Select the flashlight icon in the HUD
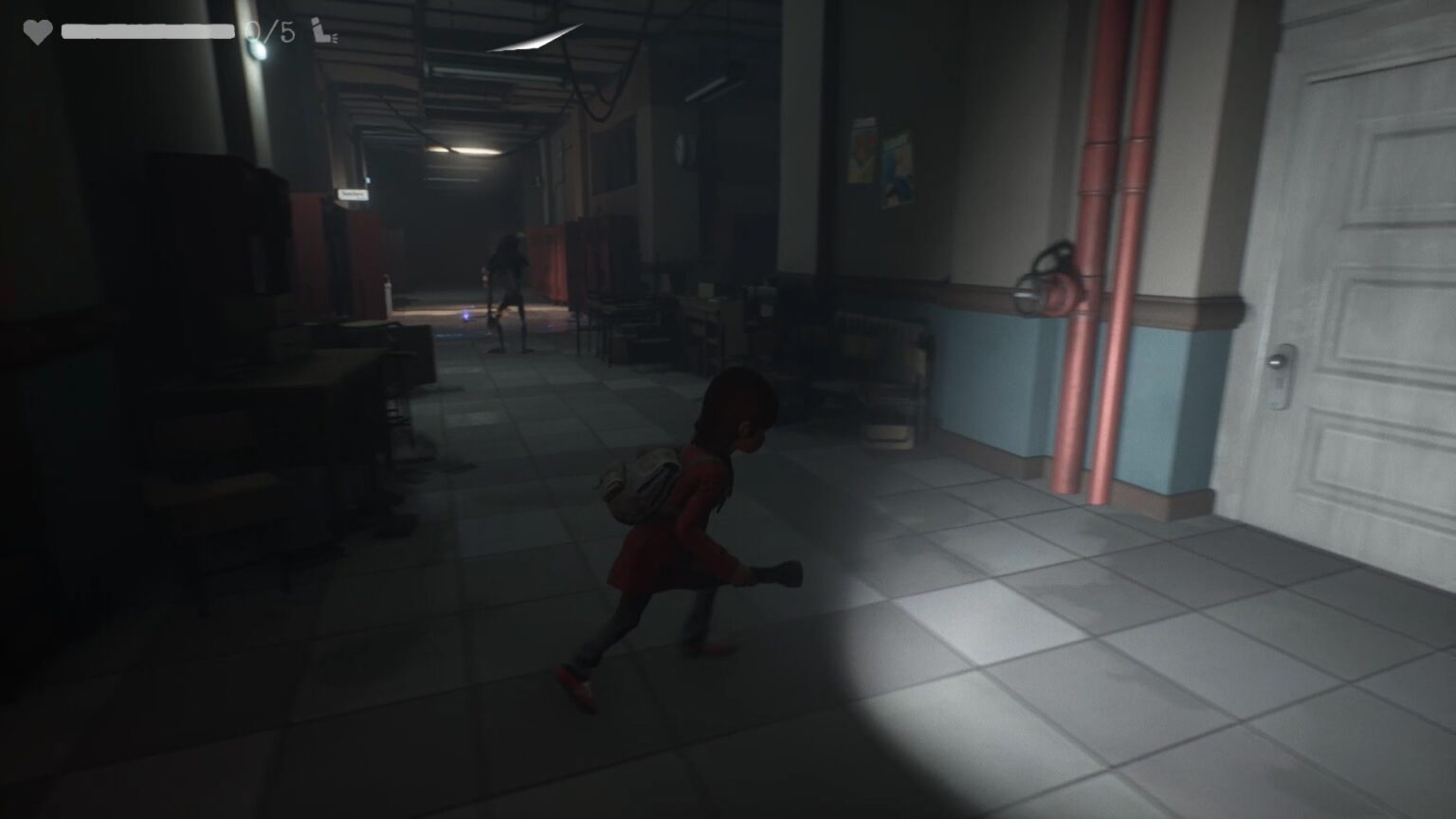 pyautogui.click(x=320, y=29)
